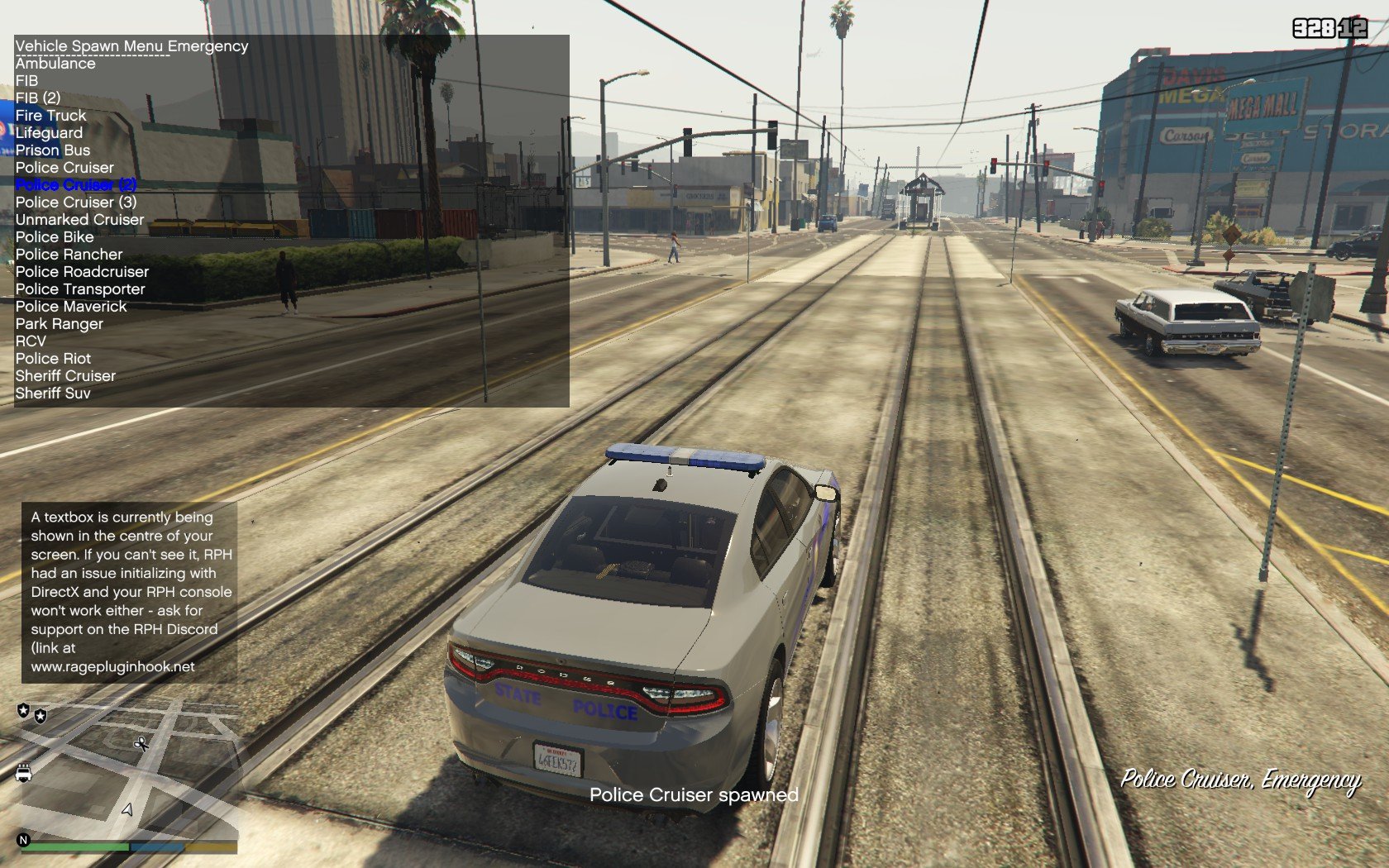This screenshot has width=1389, height=868.
Task: Select Police Cruiser (3) entry
Action: (76, 203)
